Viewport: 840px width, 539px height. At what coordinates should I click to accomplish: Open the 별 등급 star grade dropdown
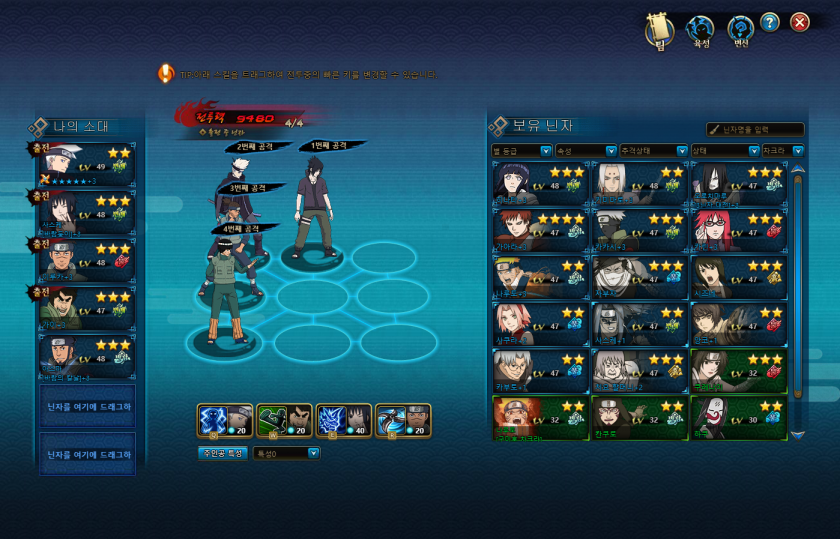pos(522,151)
